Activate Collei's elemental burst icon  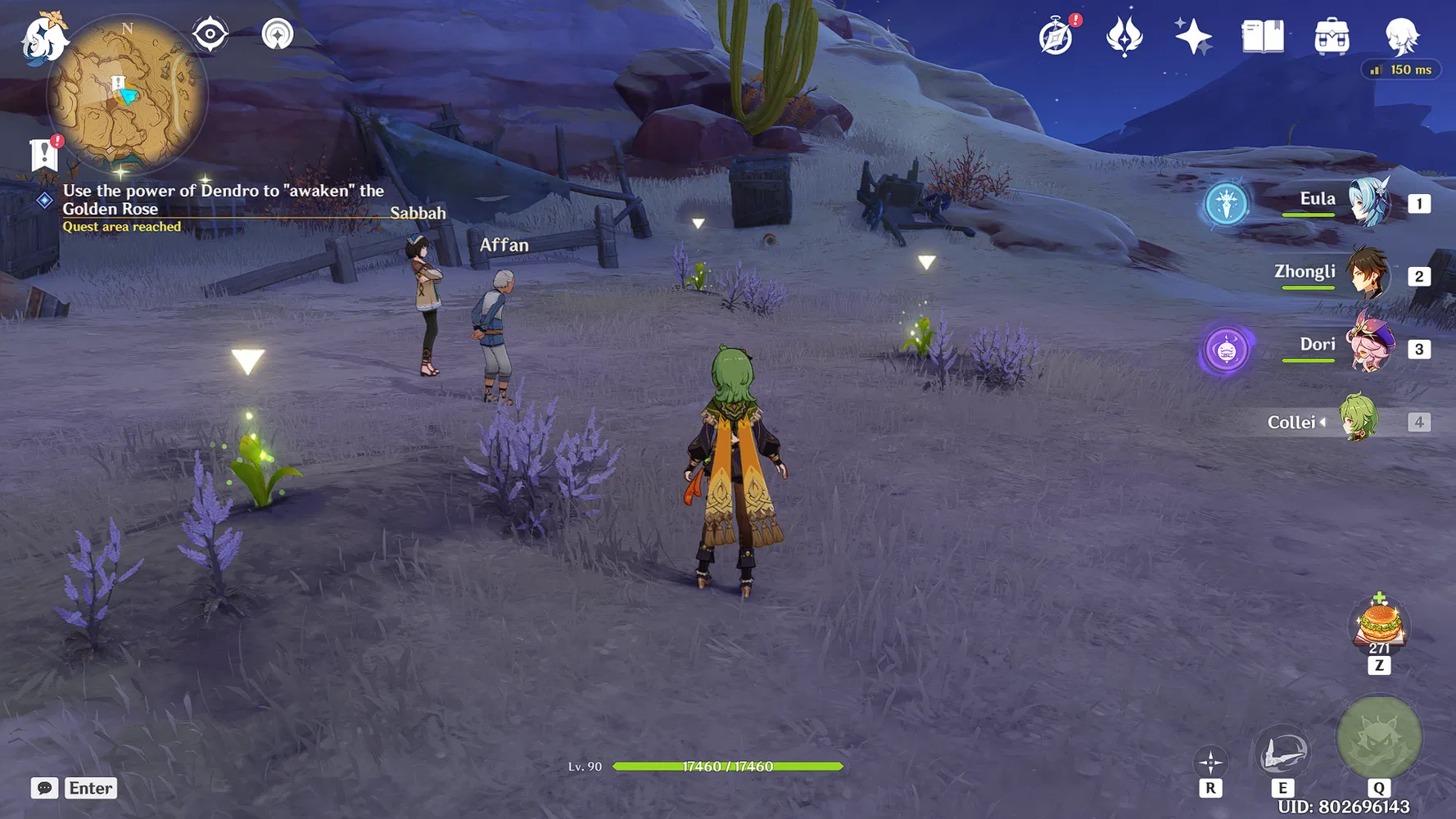(1379, 737)
